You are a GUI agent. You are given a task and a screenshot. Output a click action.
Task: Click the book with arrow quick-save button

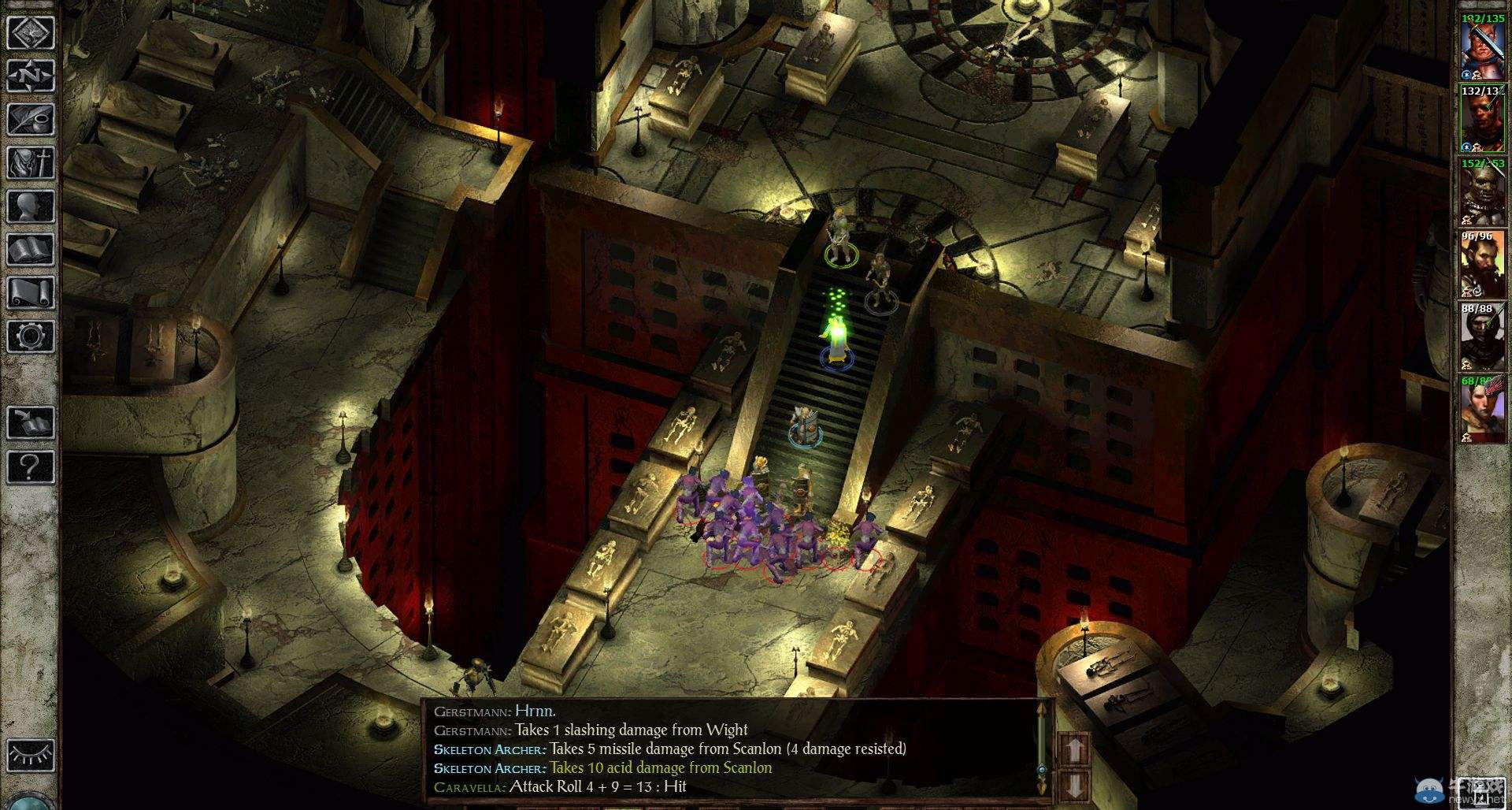click(31, 423)
